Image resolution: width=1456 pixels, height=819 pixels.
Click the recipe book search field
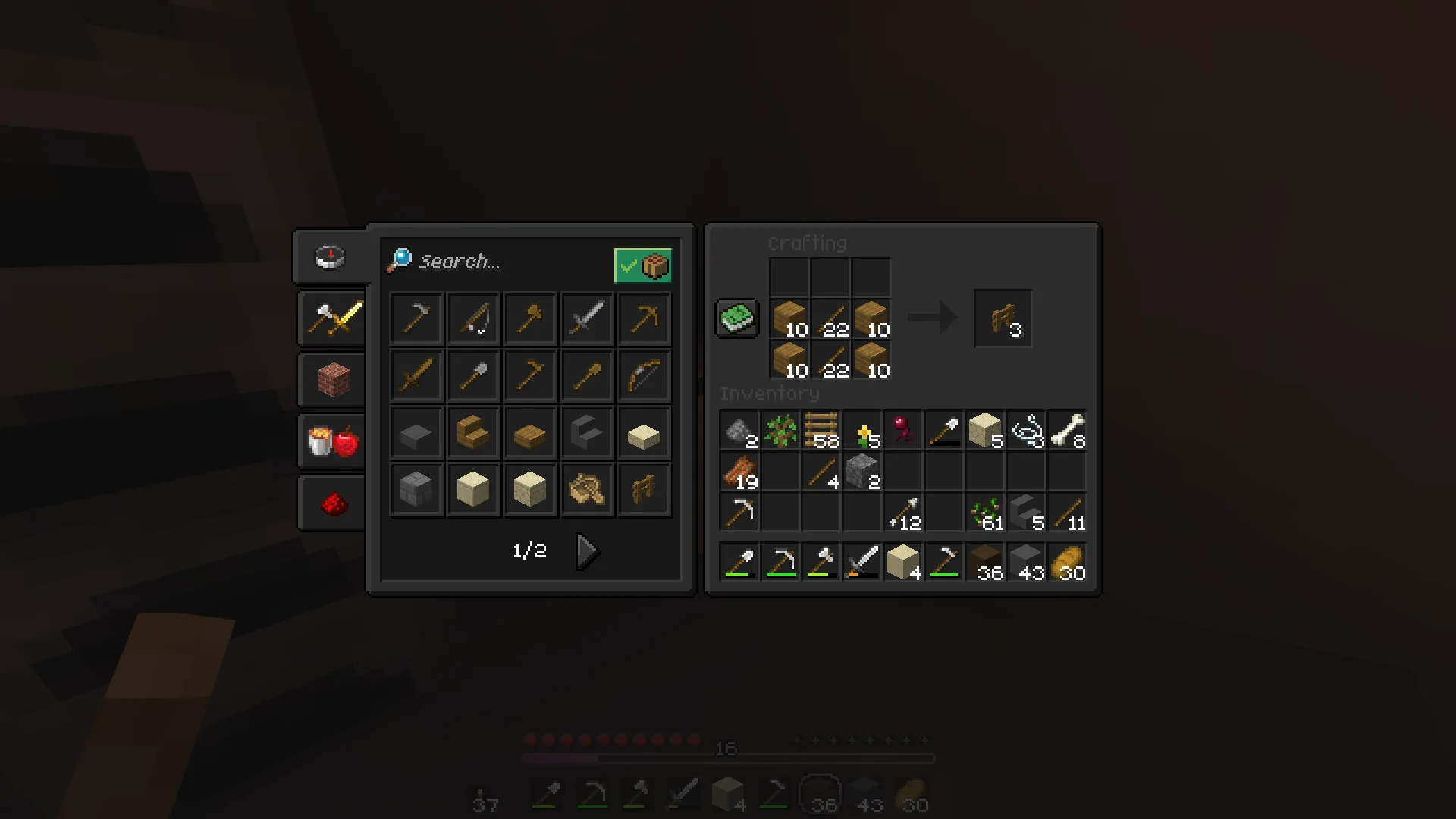[493, 262]
